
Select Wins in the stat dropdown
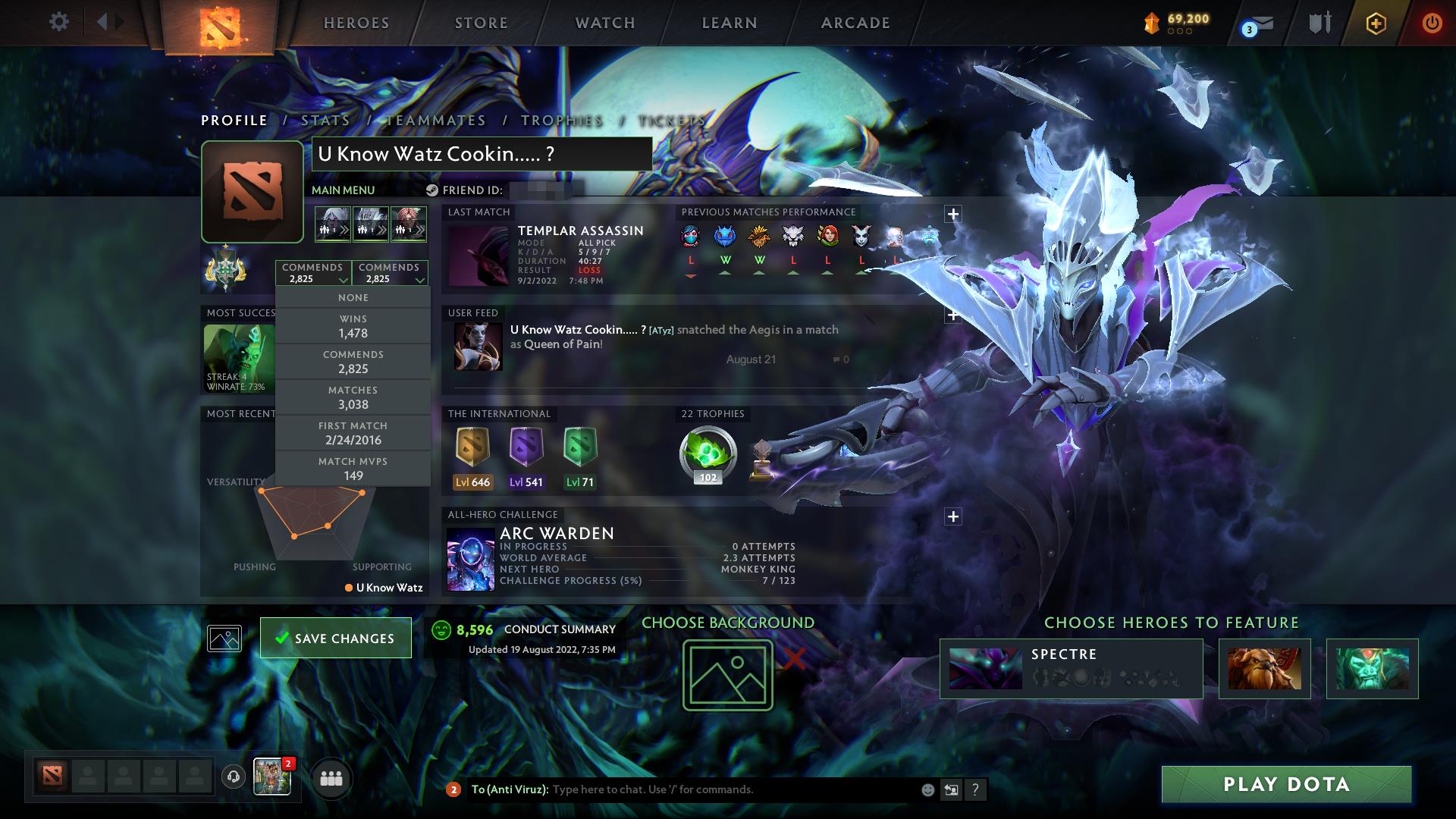(353, 326)
